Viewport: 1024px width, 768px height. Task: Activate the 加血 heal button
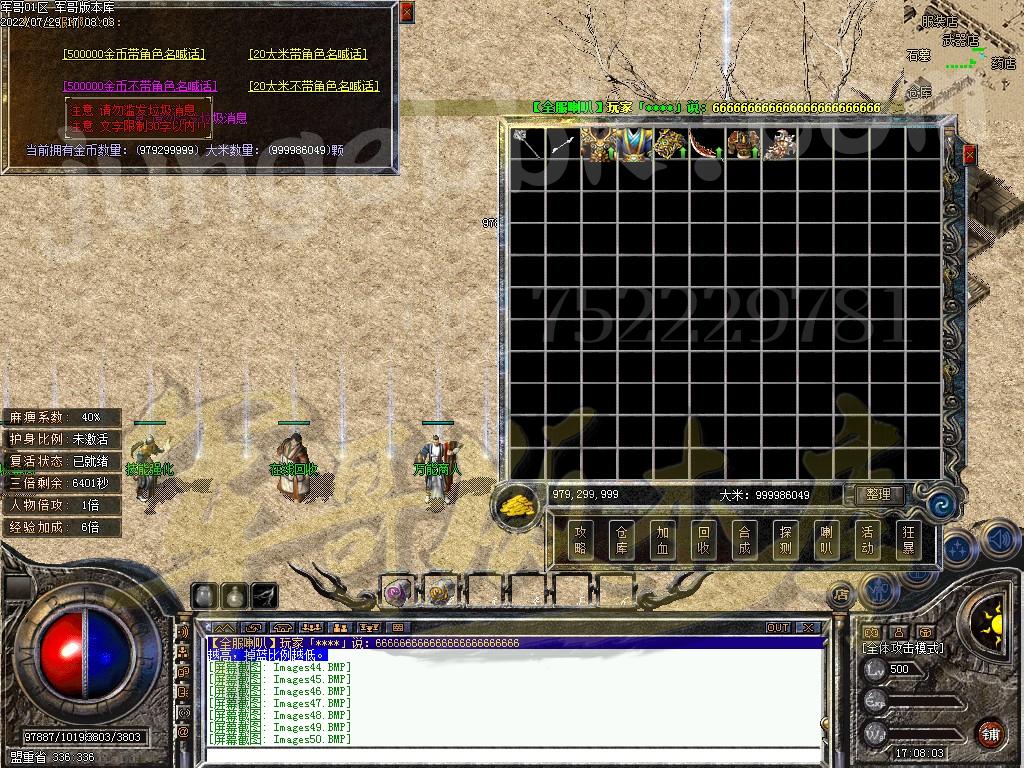661,540
